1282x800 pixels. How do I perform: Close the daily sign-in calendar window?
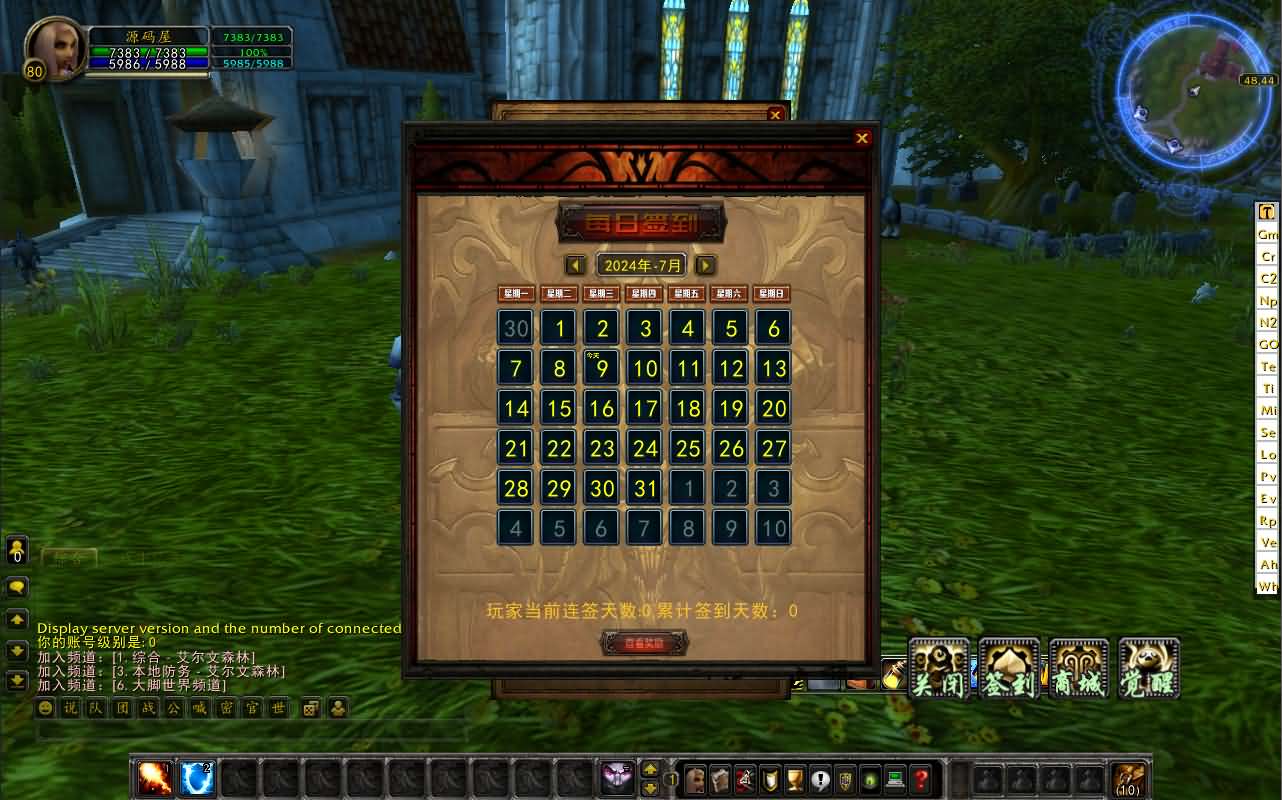coord(862,138)
